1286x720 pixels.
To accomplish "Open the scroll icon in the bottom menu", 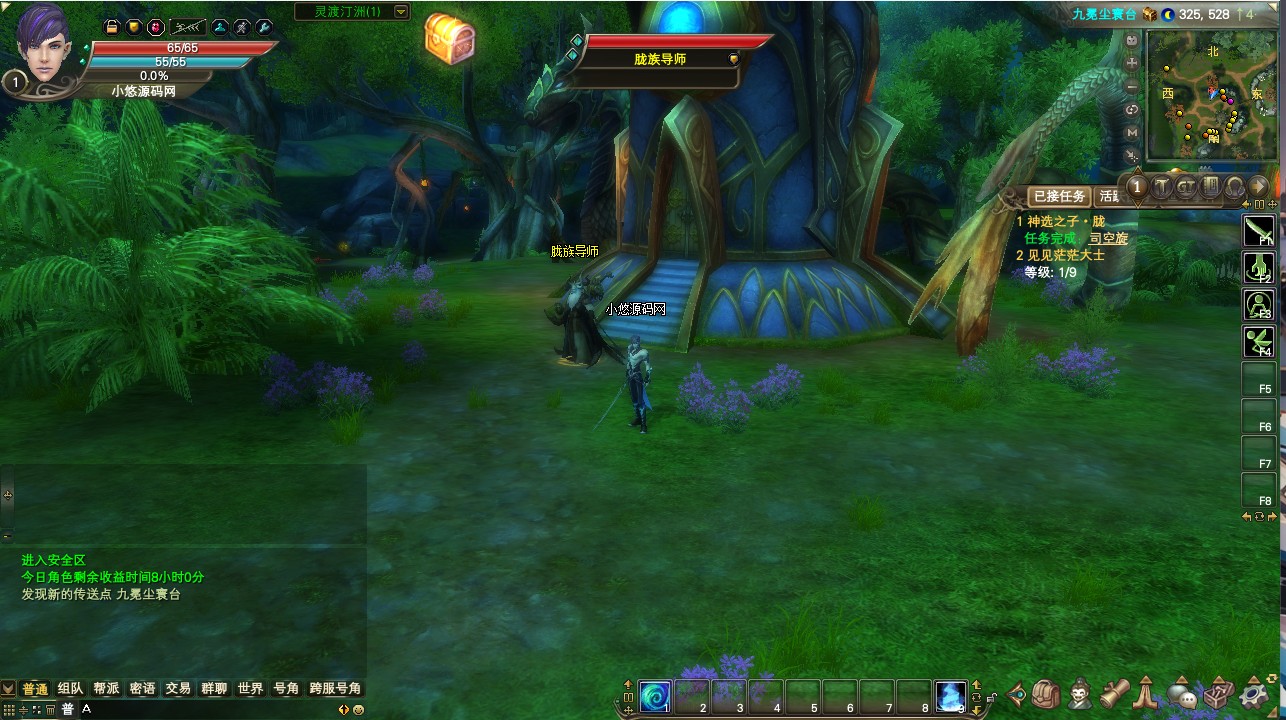I will (x=1115, y=693).
